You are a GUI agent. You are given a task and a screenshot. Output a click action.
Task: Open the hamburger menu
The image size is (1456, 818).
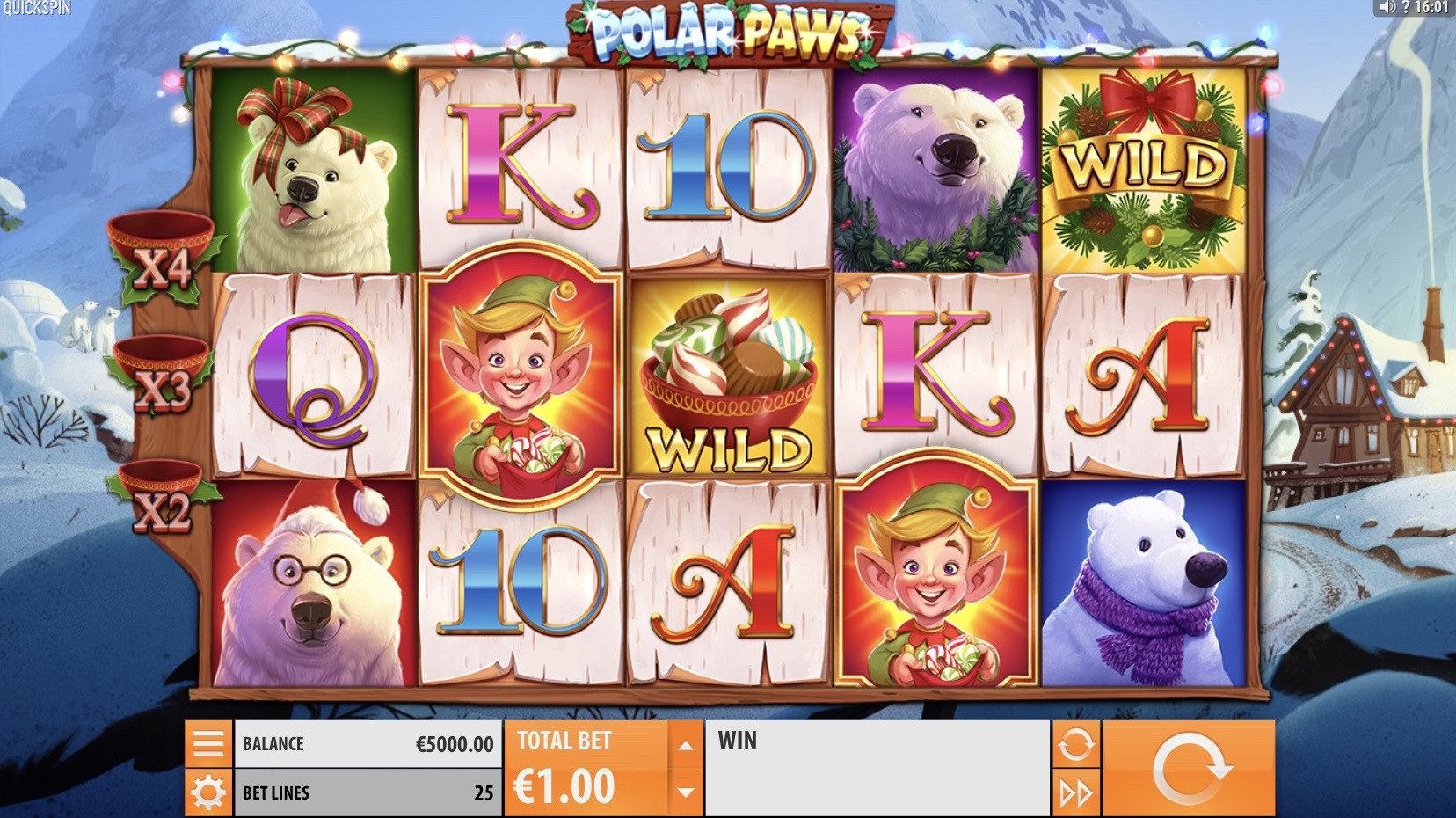208,744
